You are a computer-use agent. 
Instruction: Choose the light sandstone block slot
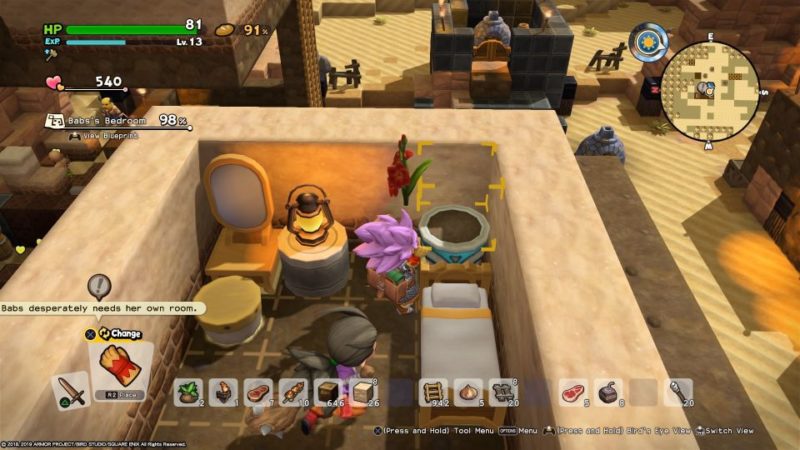(x=361, y=392)
